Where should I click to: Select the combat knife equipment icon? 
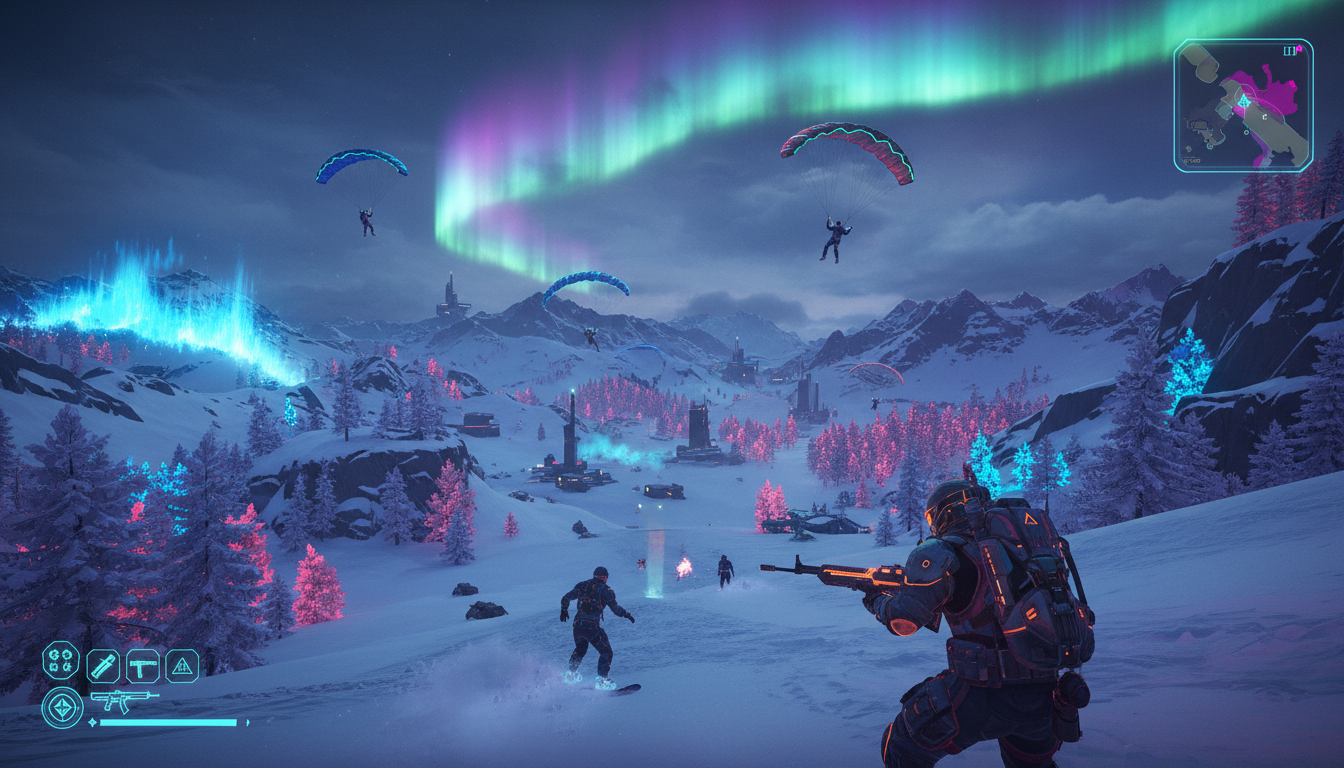tap(104, 667)
